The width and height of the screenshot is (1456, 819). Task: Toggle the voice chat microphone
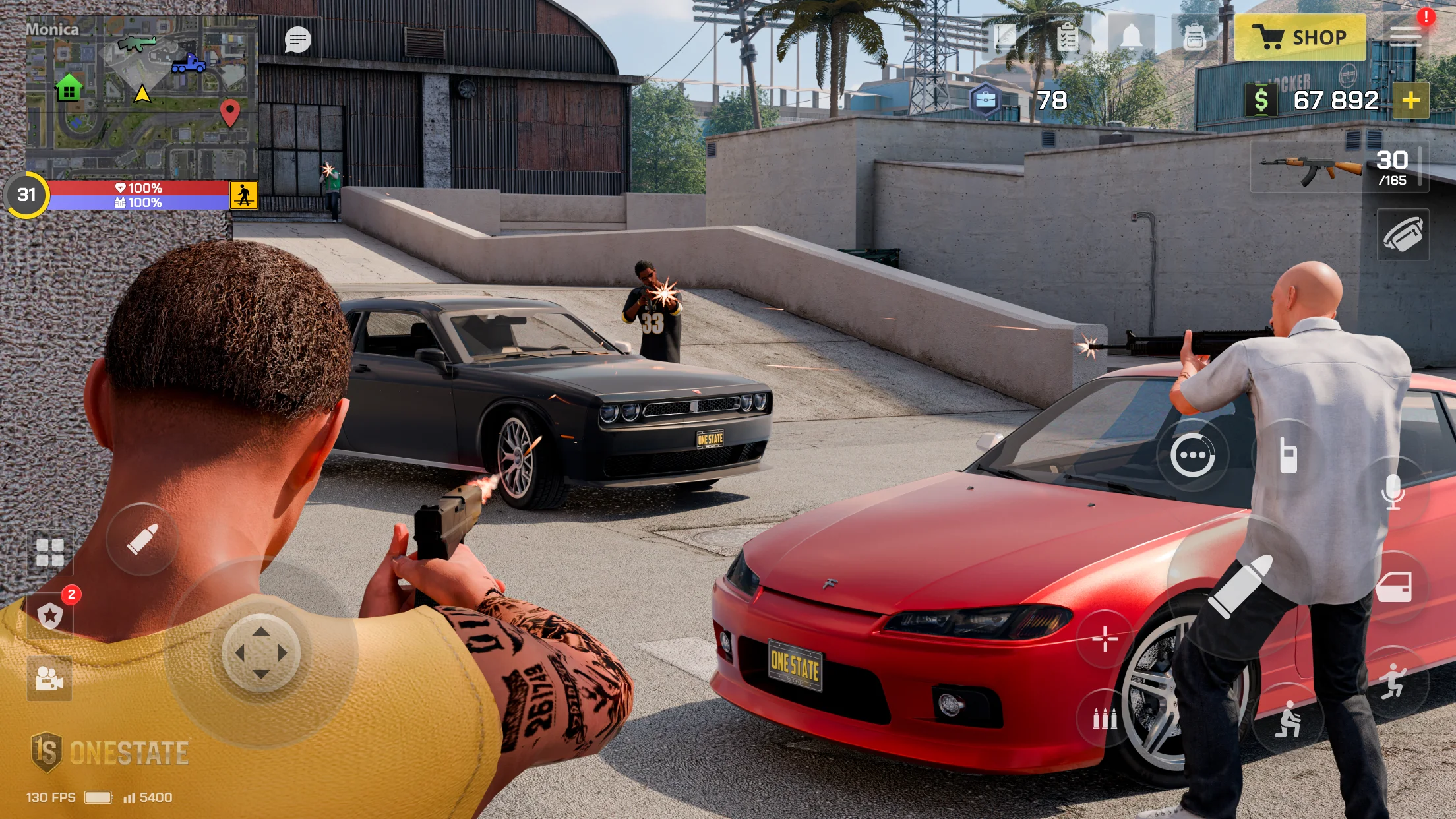click(x=1393, y=492)
